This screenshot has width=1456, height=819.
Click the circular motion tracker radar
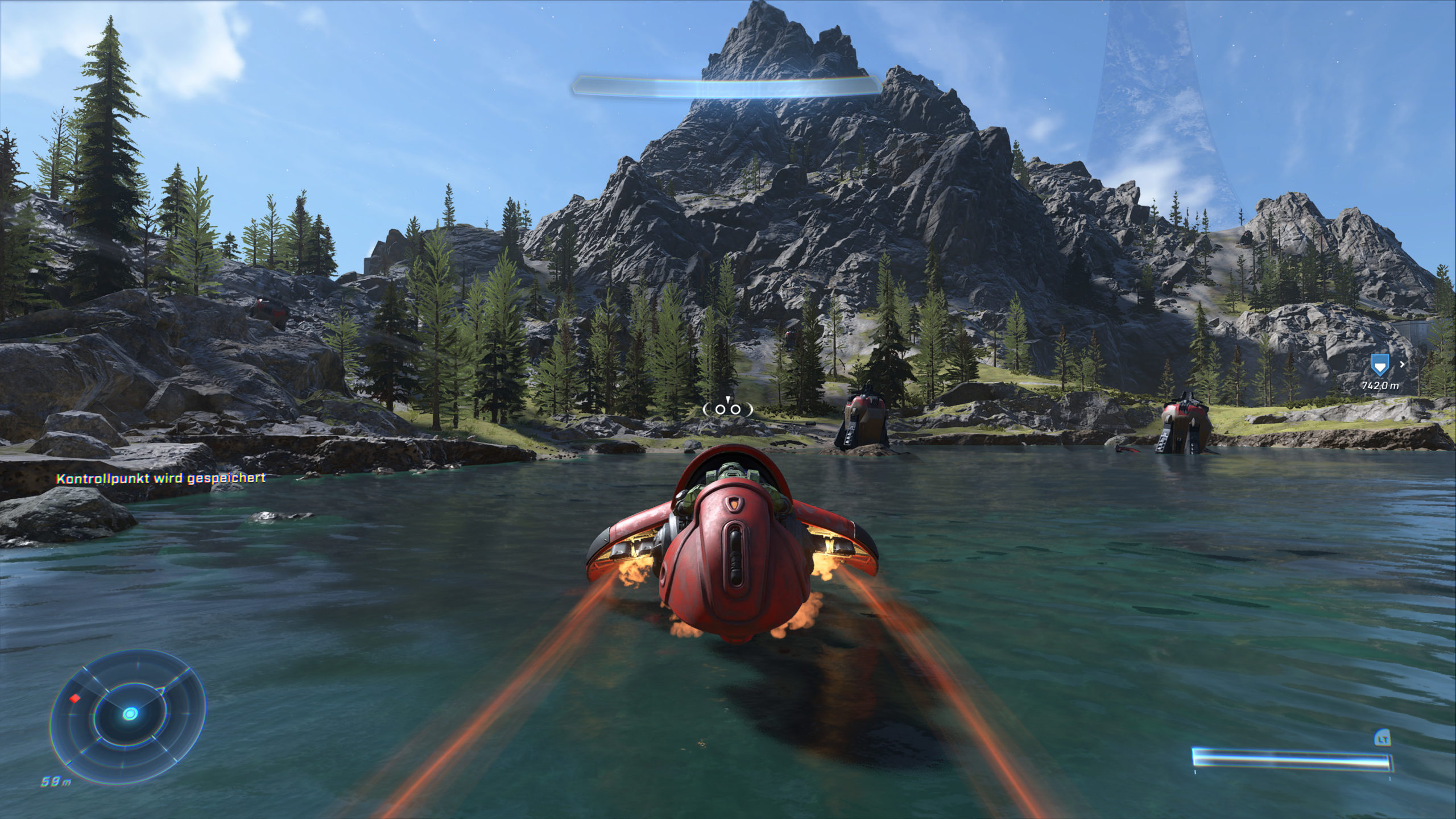129,714
